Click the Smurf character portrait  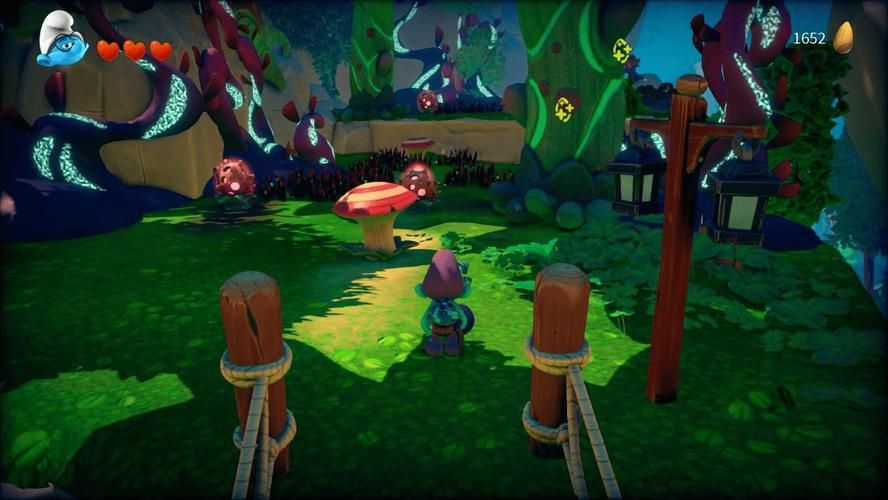[60, 41]
